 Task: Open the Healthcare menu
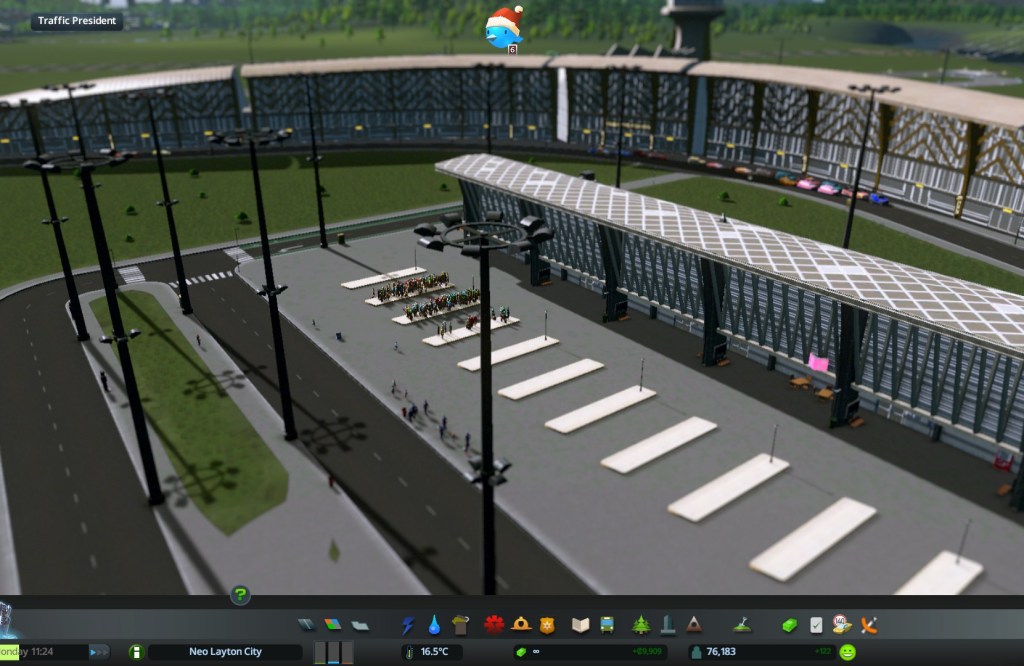493,625
